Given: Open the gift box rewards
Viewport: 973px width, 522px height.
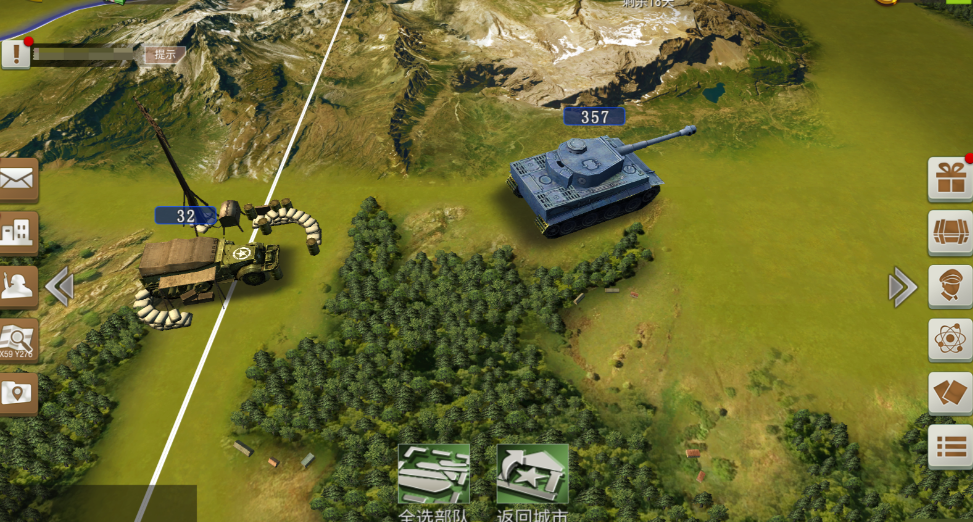Looking at the screenshot, I should coord(949,180).
